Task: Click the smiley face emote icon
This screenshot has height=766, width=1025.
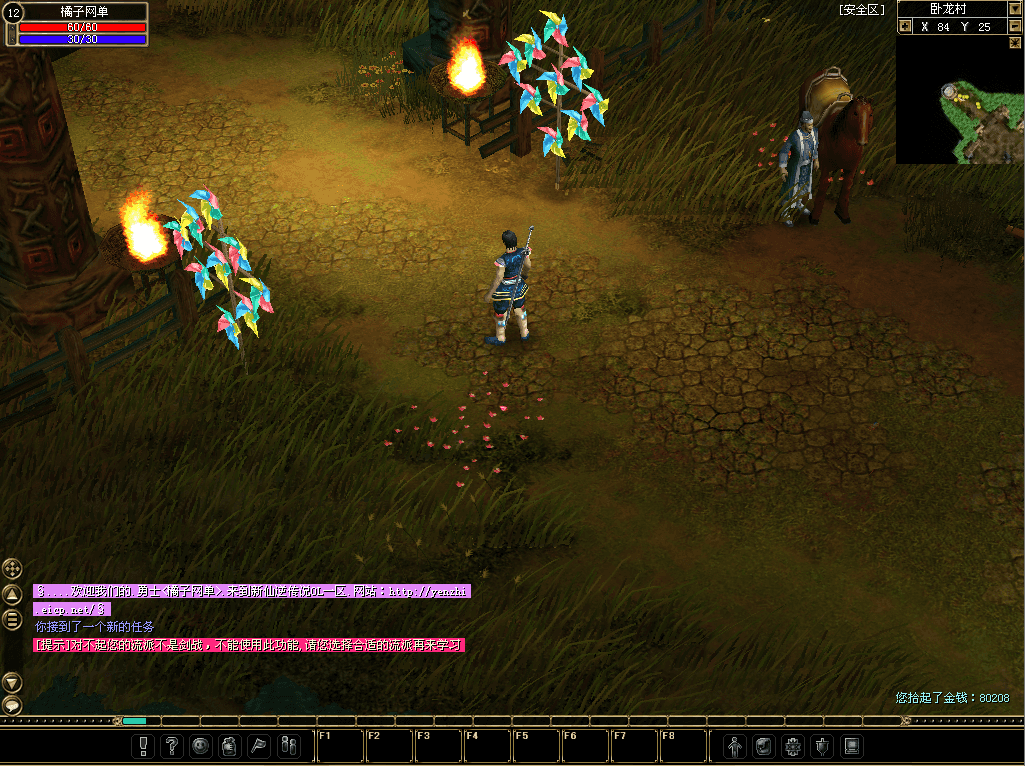Action: (x=201, y=746)
